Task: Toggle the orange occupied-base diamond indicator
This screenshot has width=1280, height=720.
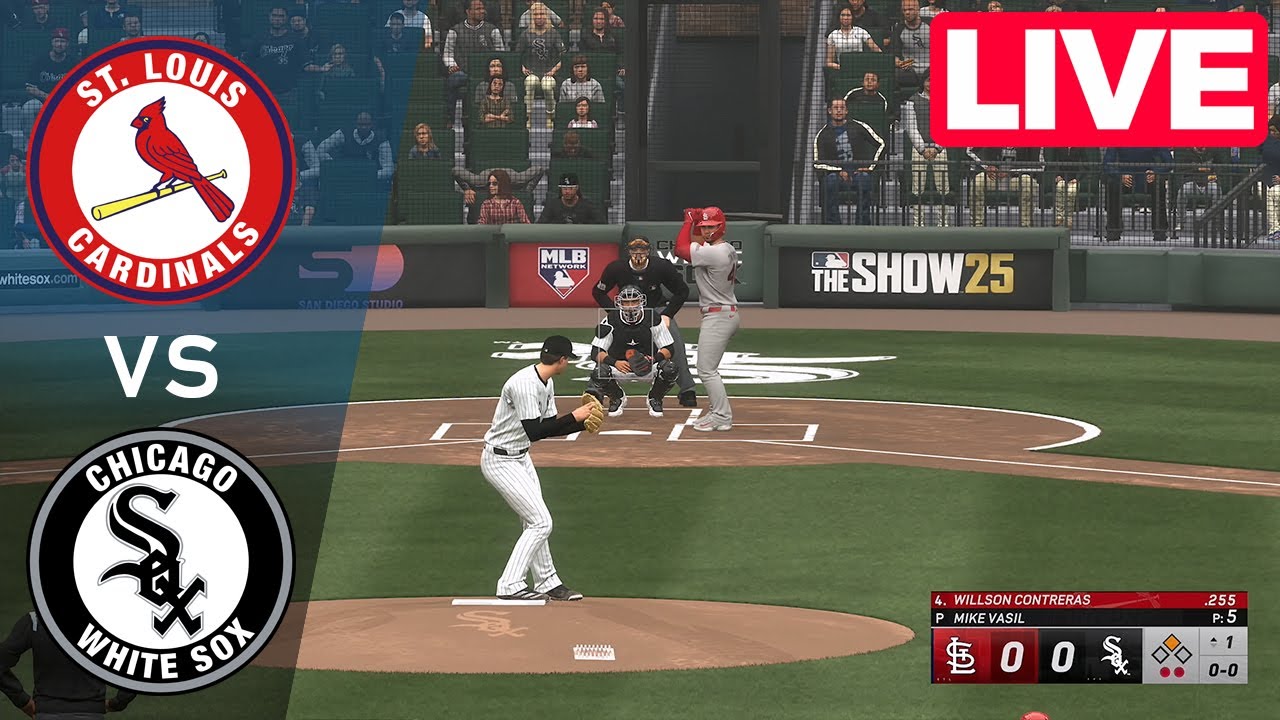Action: 1173,643
